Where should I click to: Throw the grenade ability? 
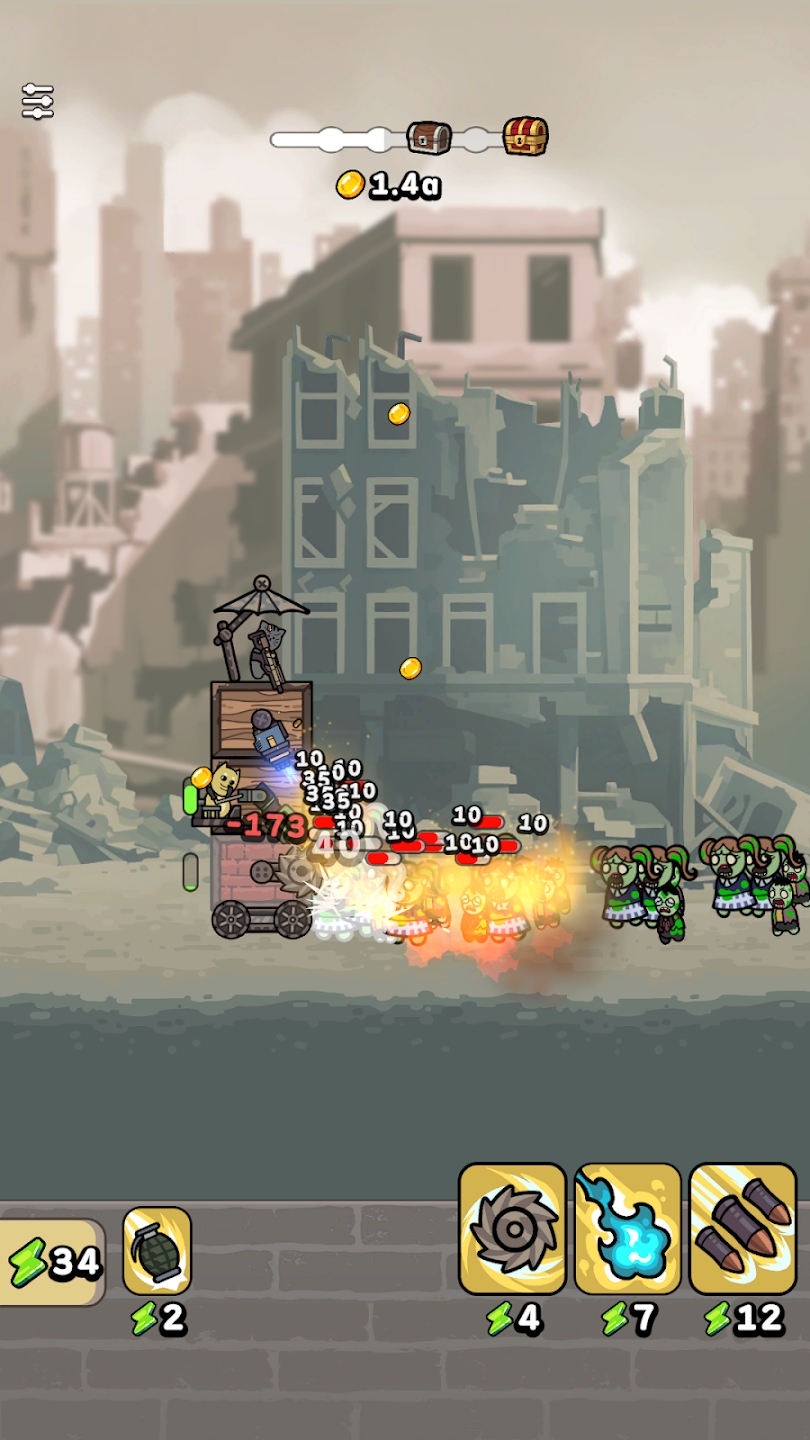(157, 1251)
